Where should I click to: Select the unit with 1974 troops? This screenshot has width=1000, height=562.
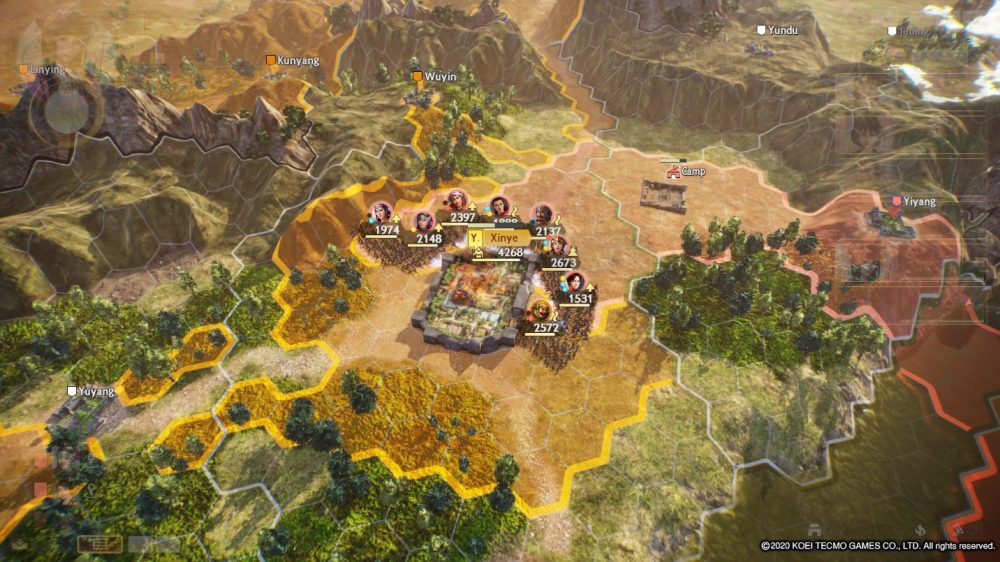380,213
